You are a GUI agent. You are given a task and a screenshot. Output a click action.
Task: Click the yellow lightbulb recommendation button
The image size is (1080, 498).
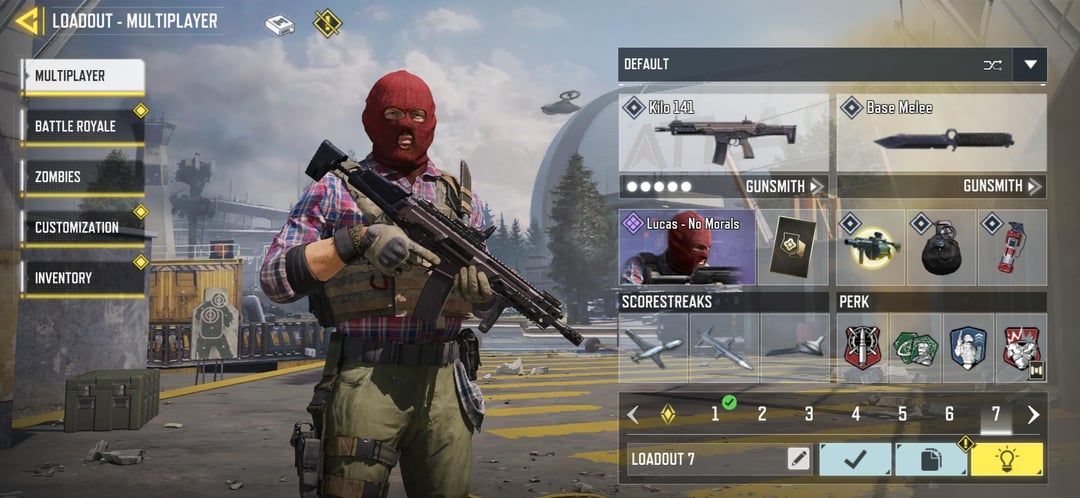(x=1006, y=460)
